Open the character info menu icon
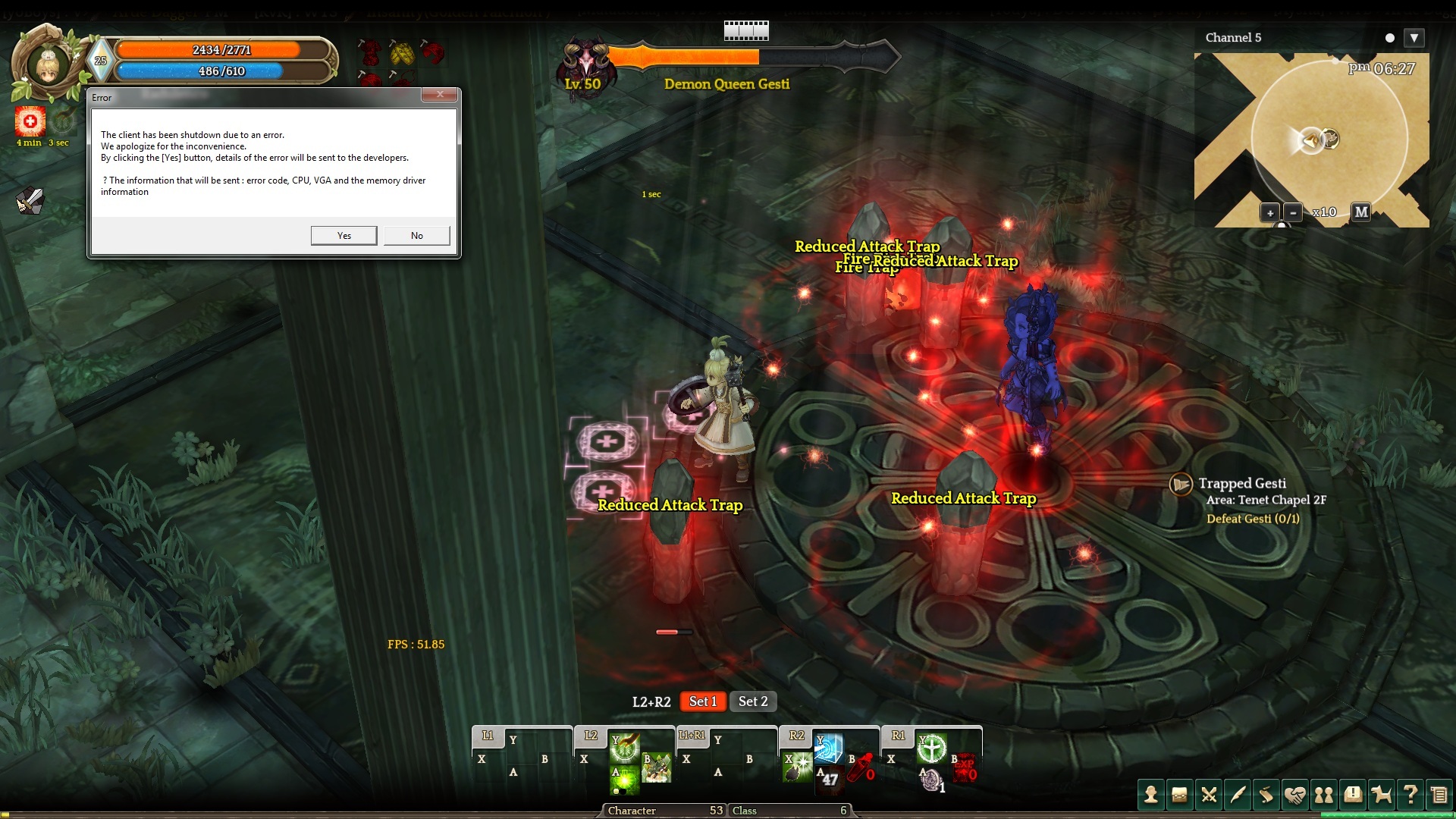This screenshot has width=1456, height=819. tap(1151, 795)
